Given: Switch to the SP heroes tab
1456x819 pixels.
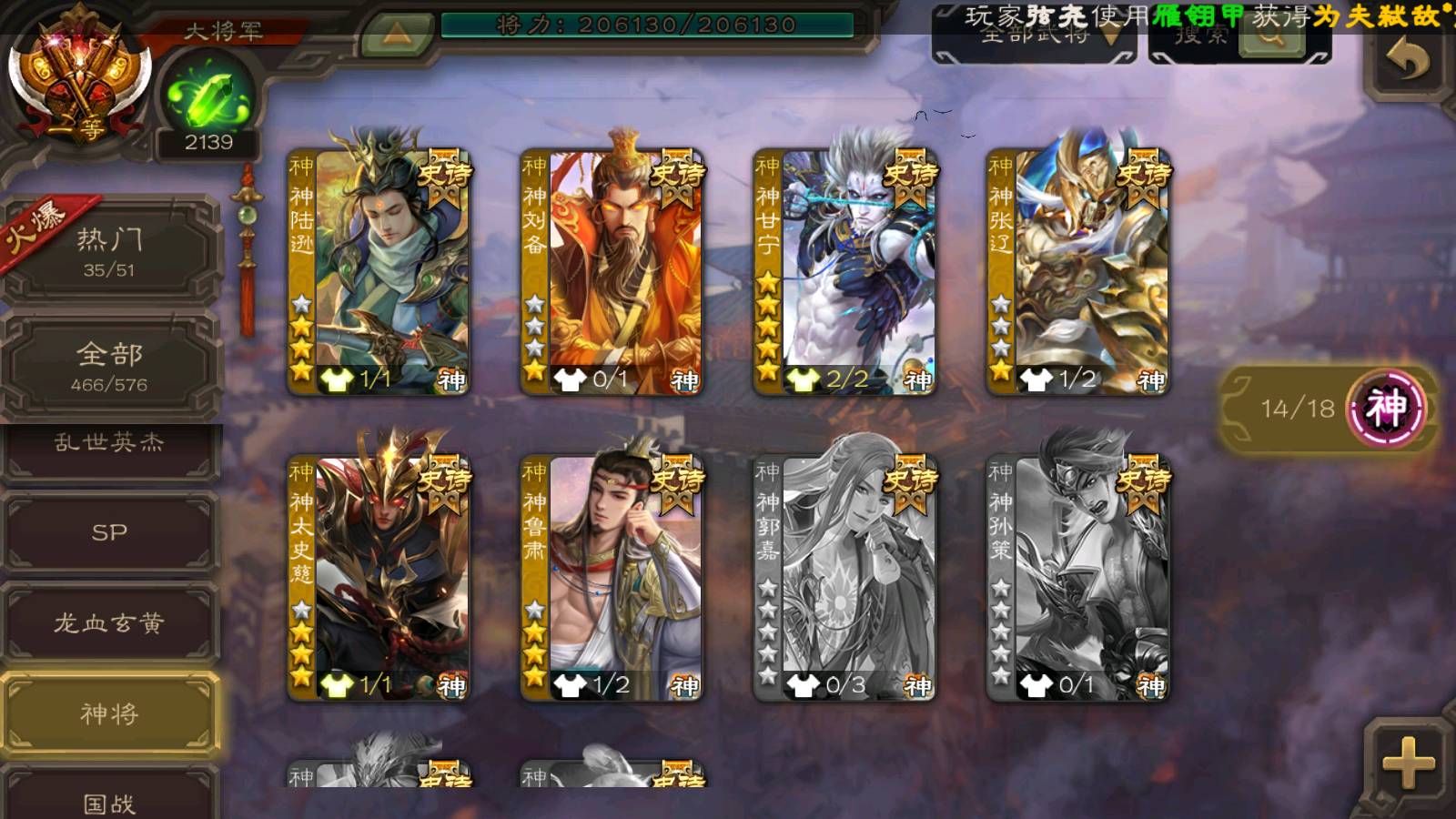Looking at the screenshot, I should pos(109,532).
